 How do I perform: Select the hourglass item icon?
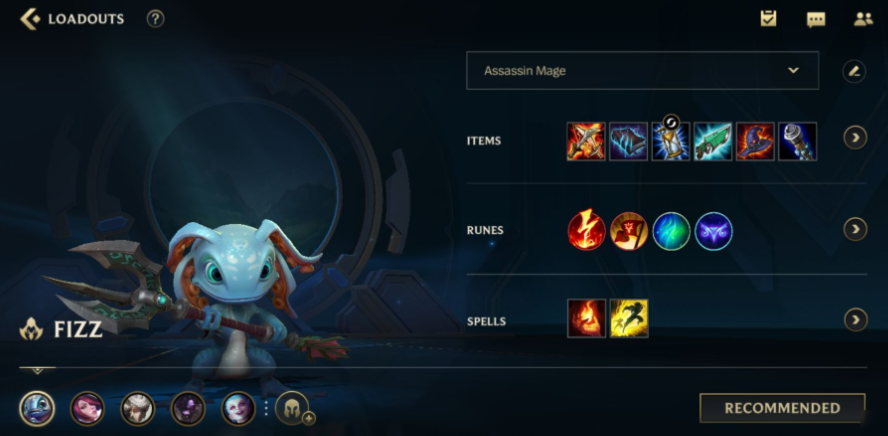tap(671, 142)
